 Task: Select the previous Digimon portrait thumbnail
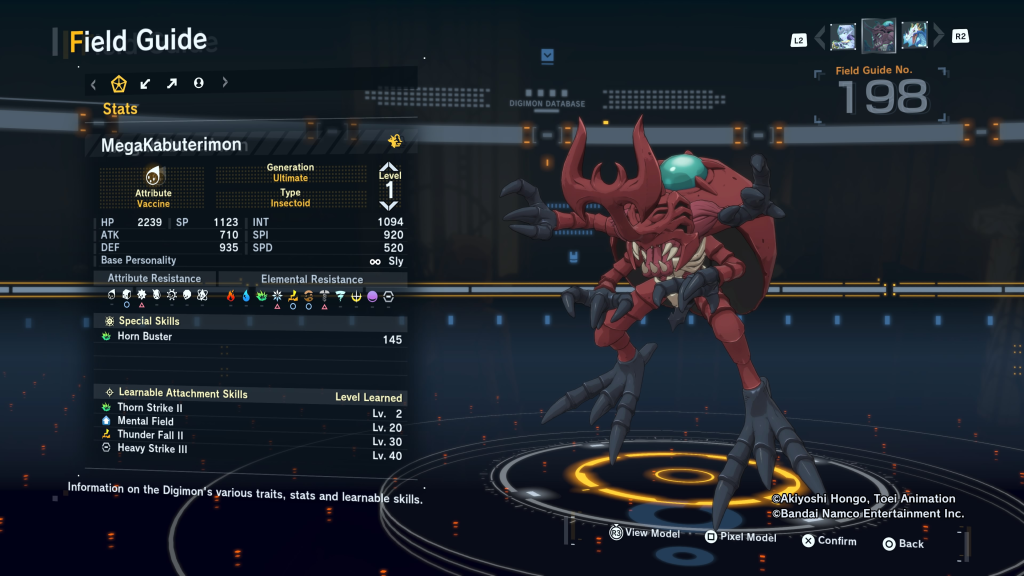843,37
